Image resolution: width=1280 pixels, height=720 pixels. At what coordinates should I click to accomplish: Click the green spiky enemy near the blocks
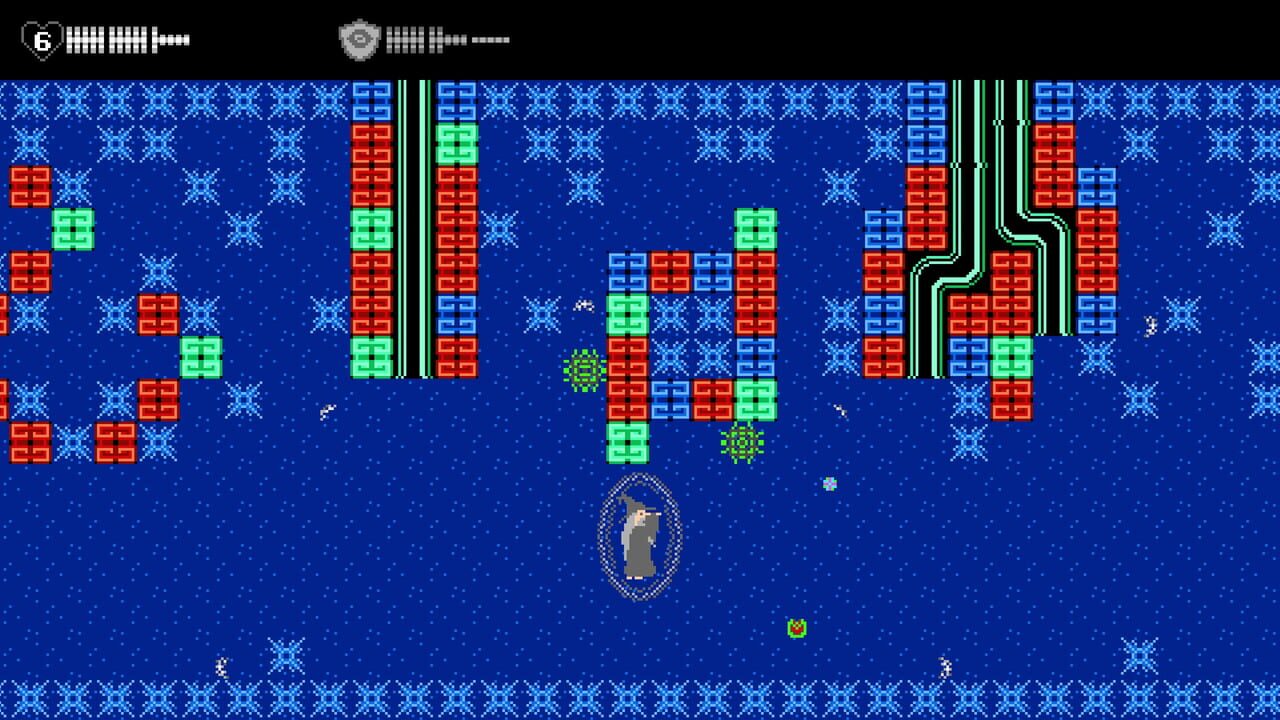(583, 368)
